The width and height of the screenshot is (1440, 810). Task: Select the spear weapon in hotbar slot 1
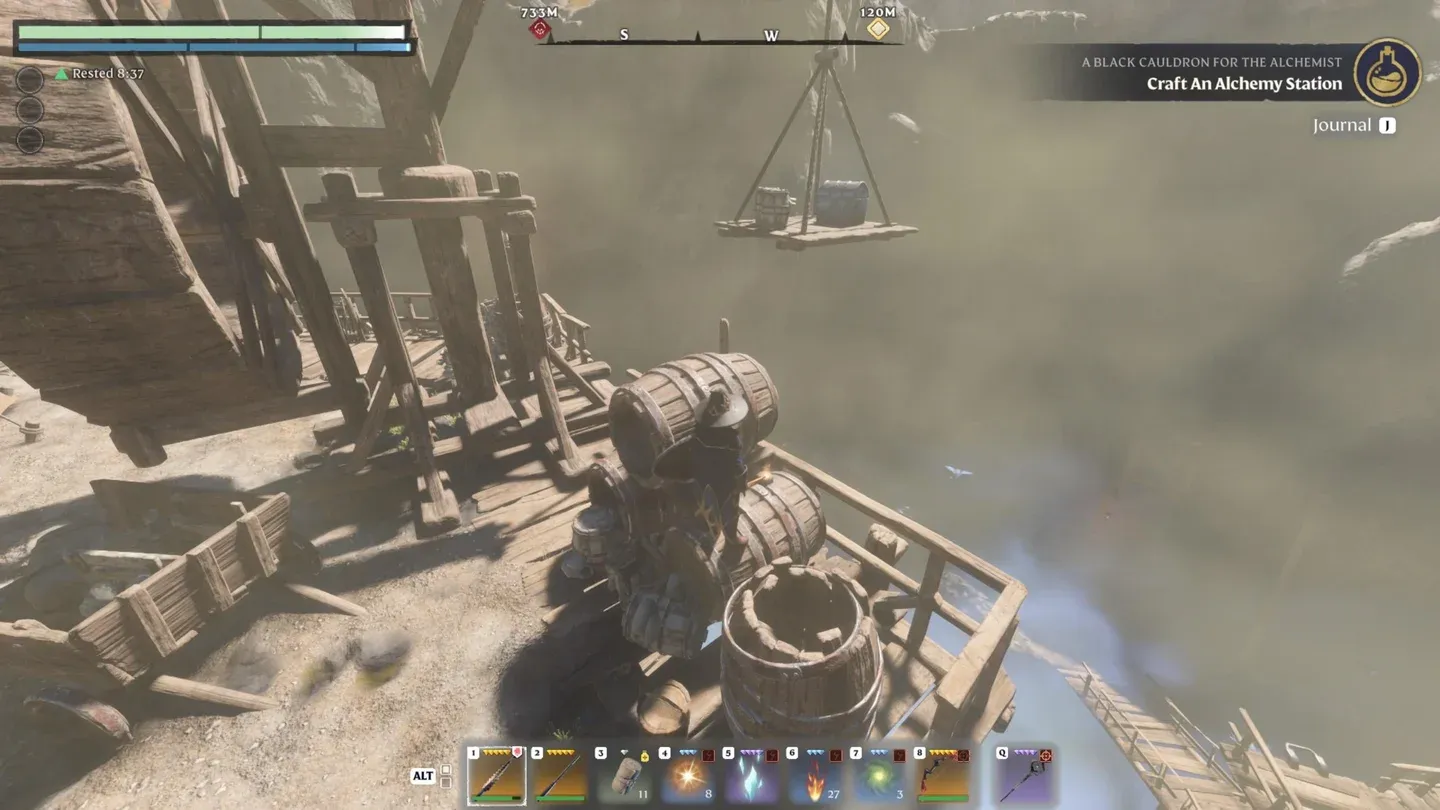click(x=497, y=775)
